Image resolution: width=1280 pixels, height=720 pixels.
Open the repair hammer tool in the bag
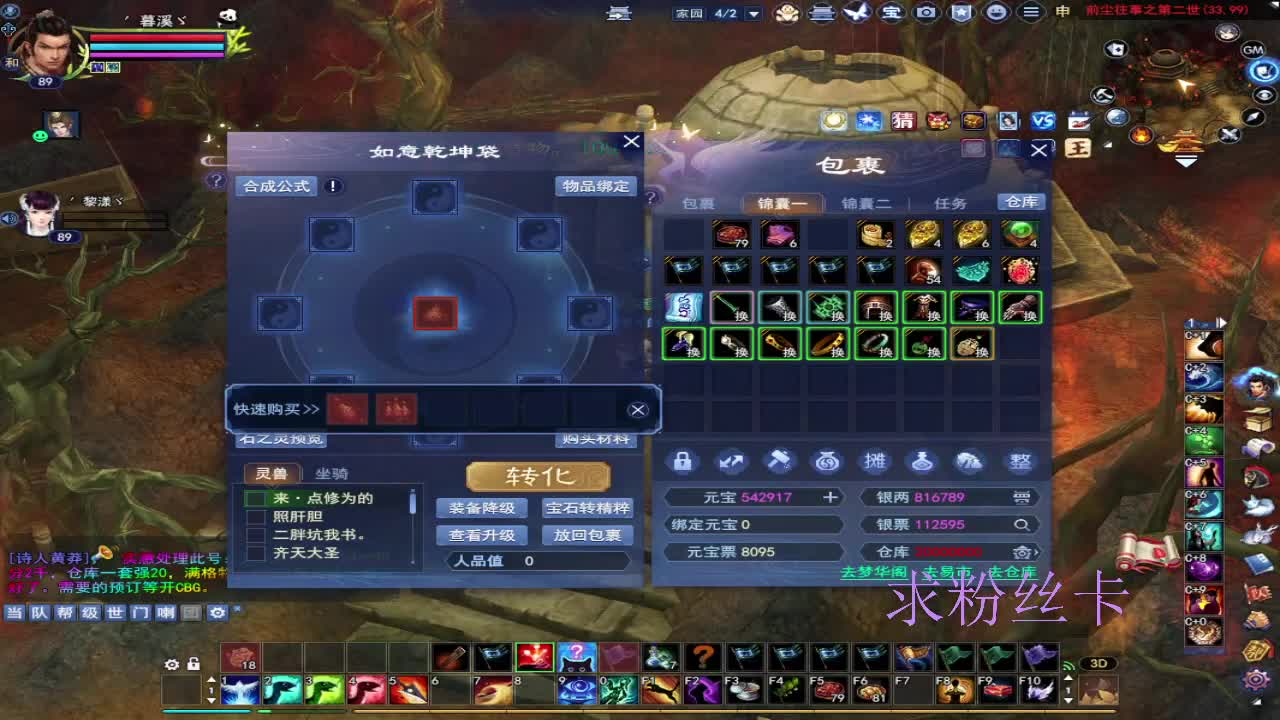tap(777, 461)
